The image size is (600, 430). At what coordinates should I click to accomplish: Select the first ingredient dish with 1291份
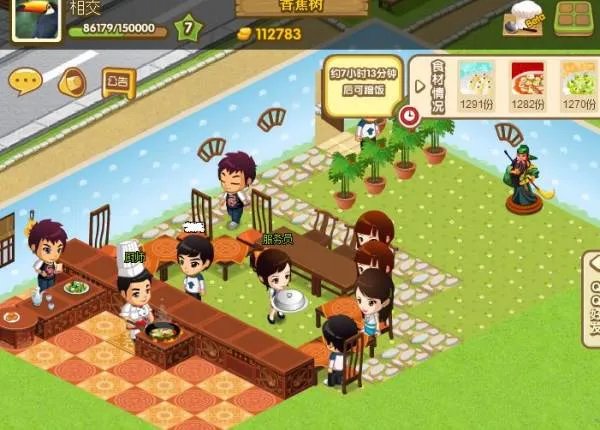pyautogui.click(x=477, y=85)
